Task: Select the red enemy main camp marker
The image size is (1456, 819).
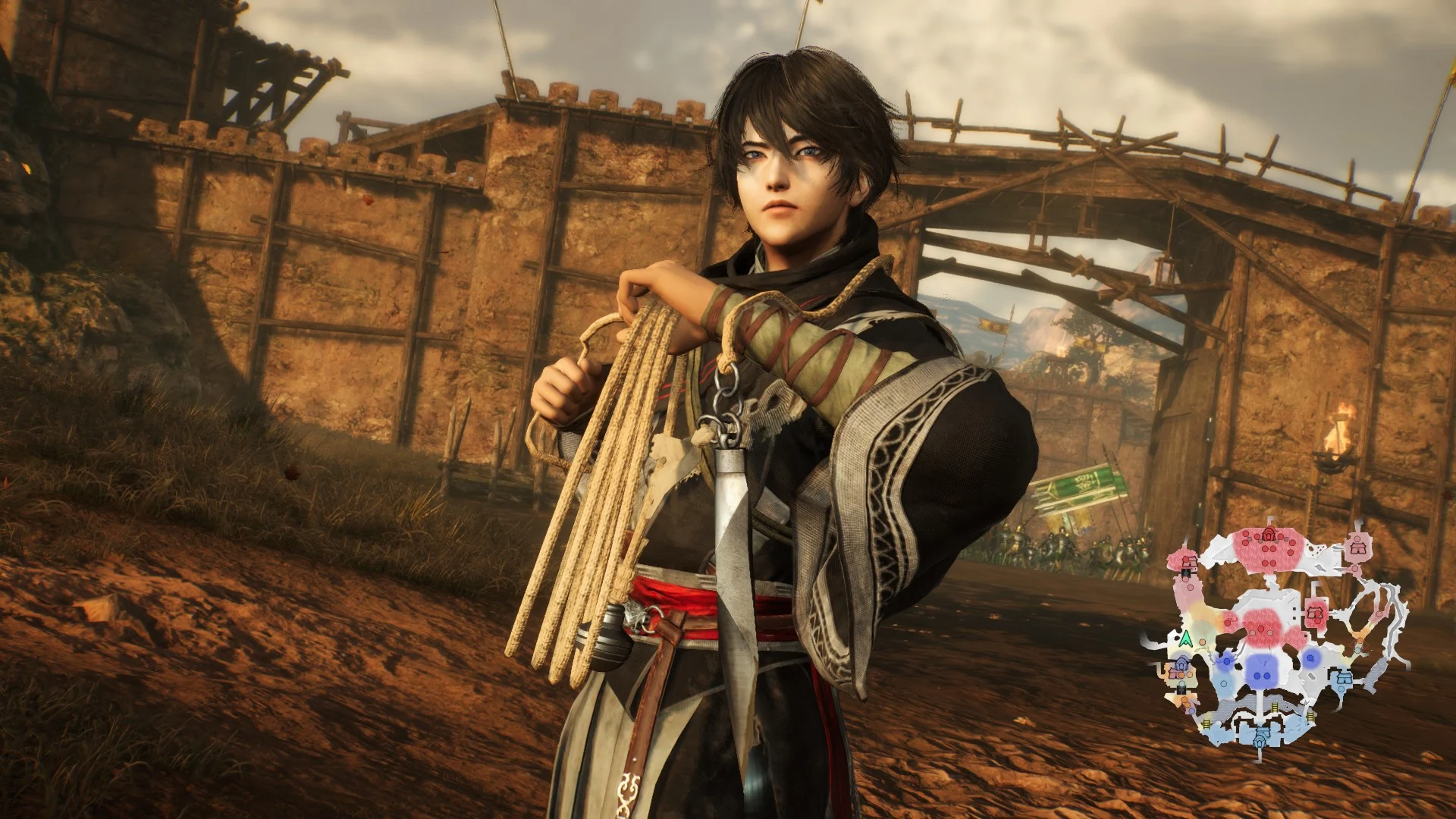Action: pos(1269,535)
